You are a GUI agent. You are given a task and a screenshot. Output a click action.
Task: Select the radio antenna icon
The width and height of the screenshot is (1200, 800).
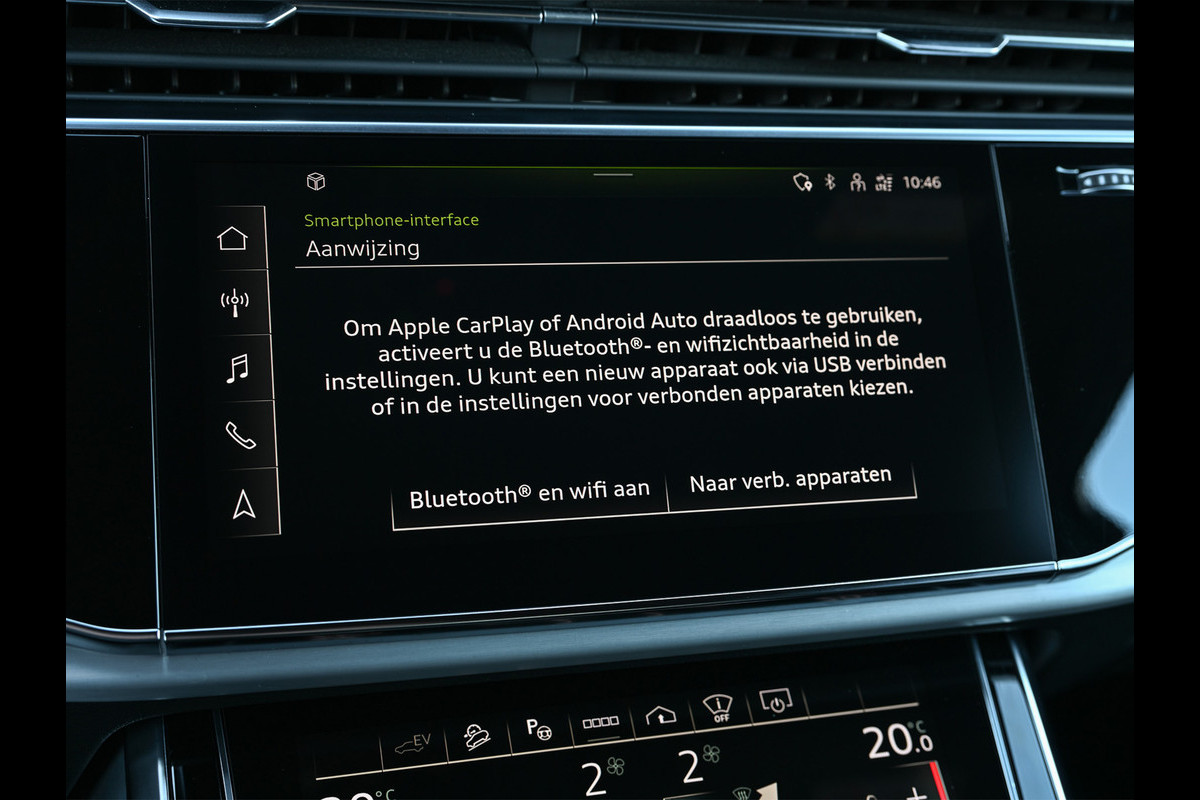click(x=234, y=302)
